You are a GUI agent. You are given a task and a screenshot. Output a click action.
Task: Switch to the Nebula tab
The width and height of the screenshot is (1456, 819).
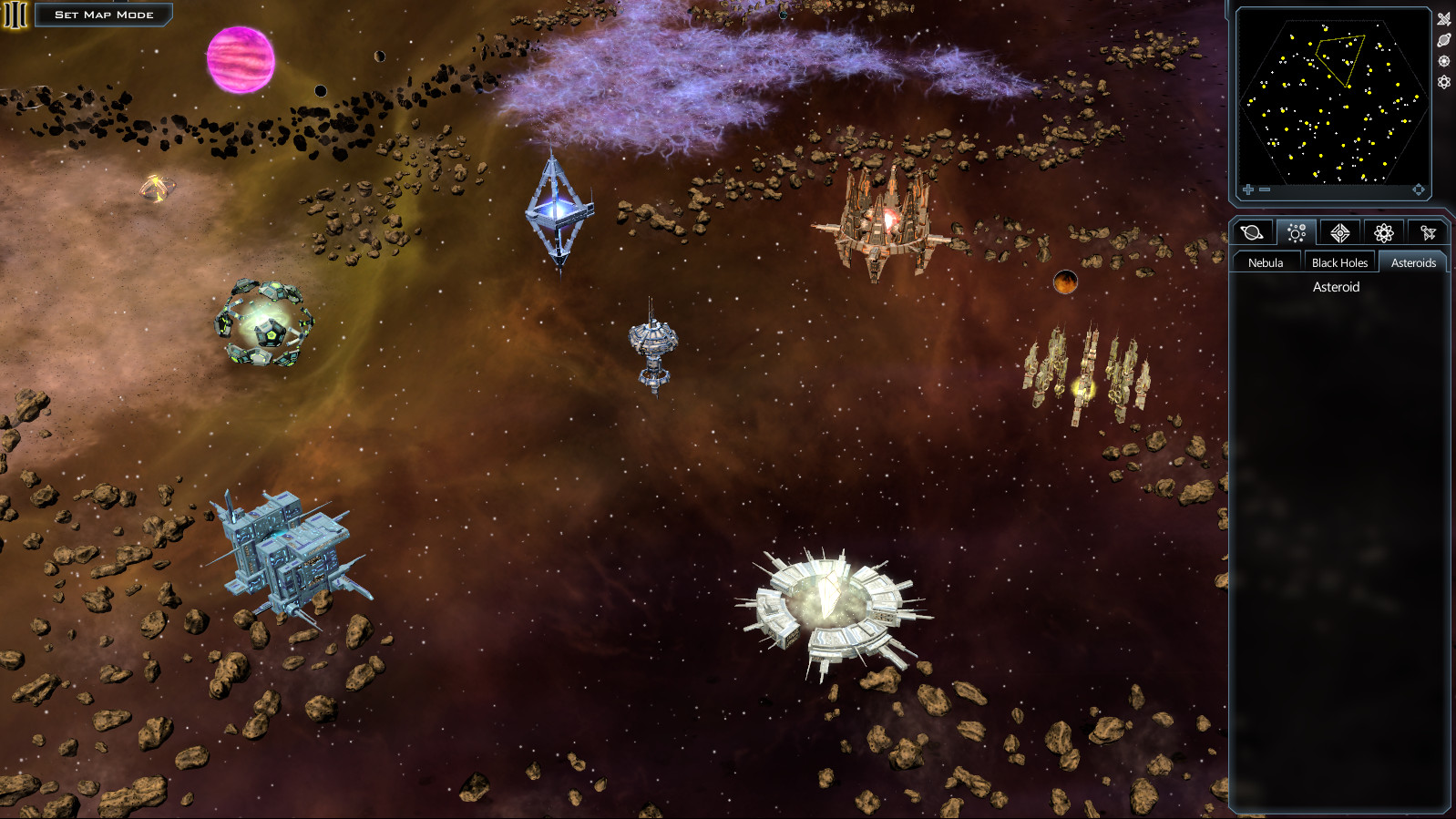1266,261
